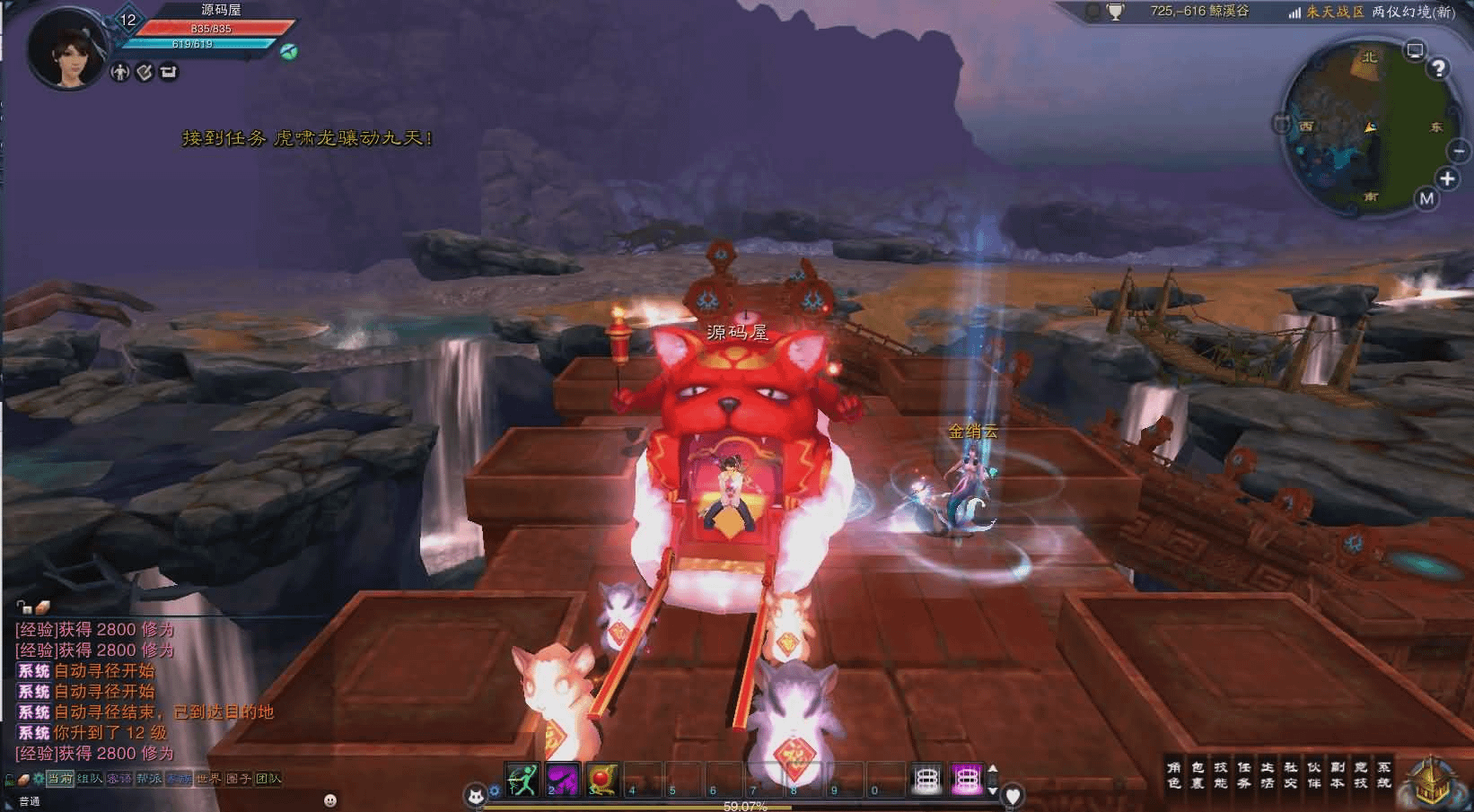Open the chat emoji smiley picker
This screenshot has height=812, width=1474.
(330, 800)
